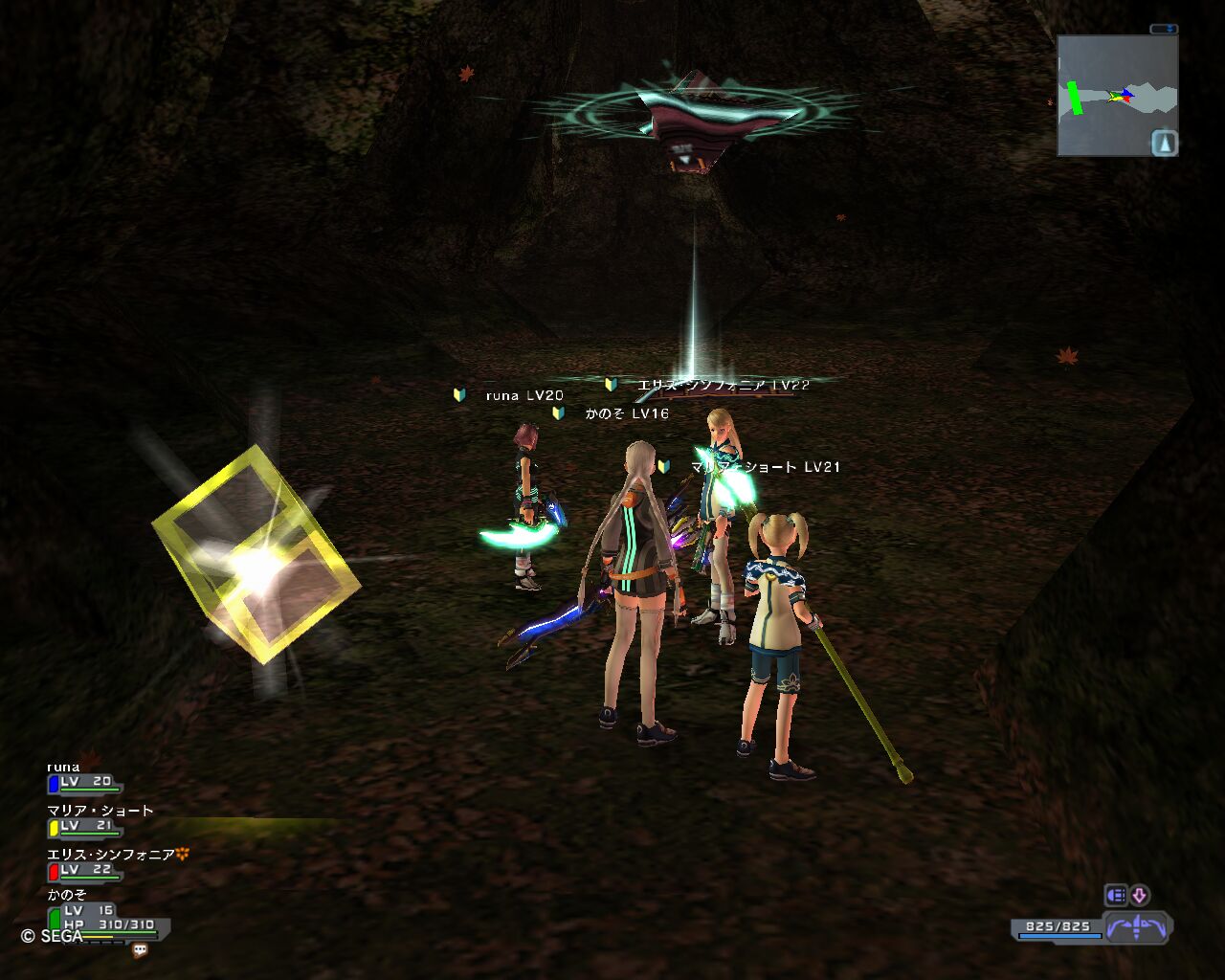
Task: Select the green LV 16 player status panel
Action: click(x=107, y=920)
